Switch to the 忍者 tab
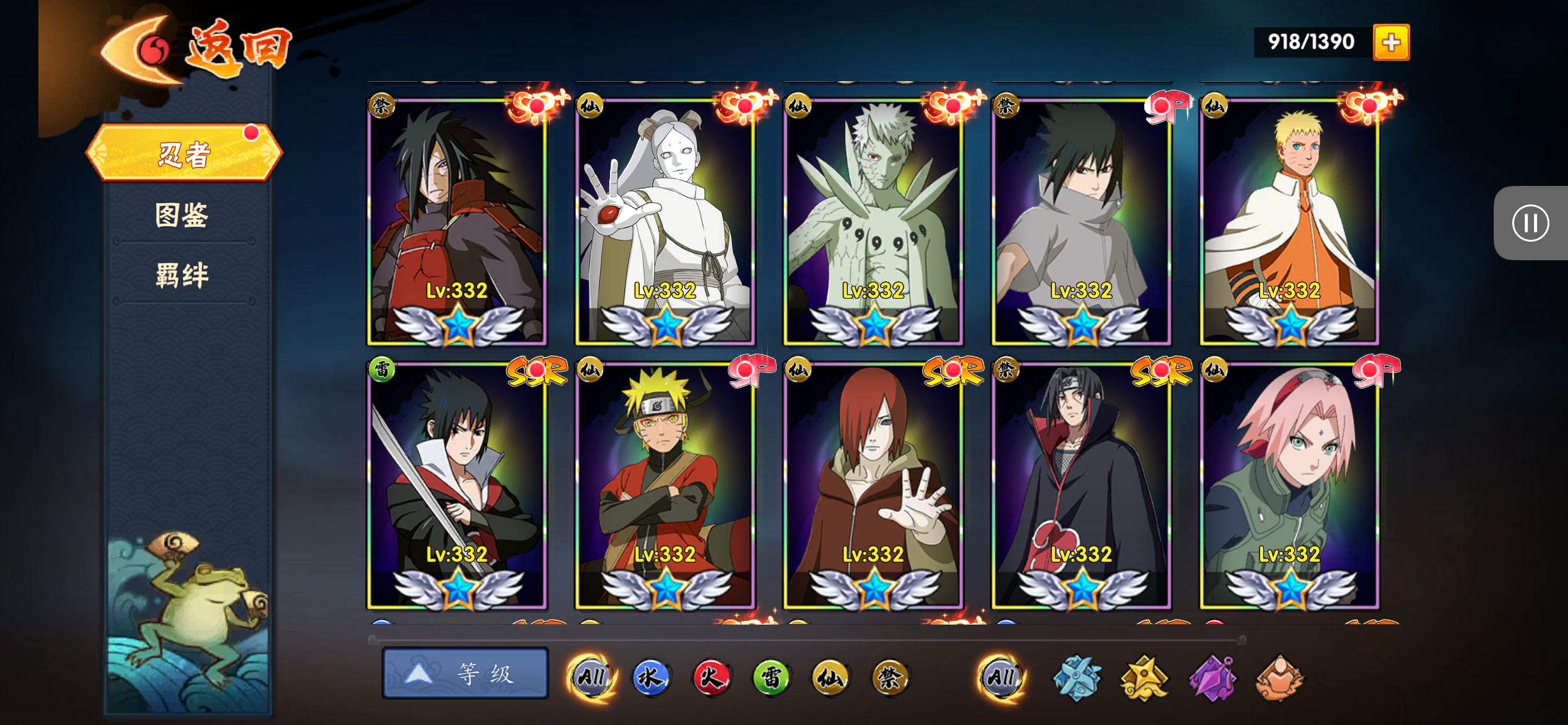This screenshot has height=725, width=1568. [185, 154]
